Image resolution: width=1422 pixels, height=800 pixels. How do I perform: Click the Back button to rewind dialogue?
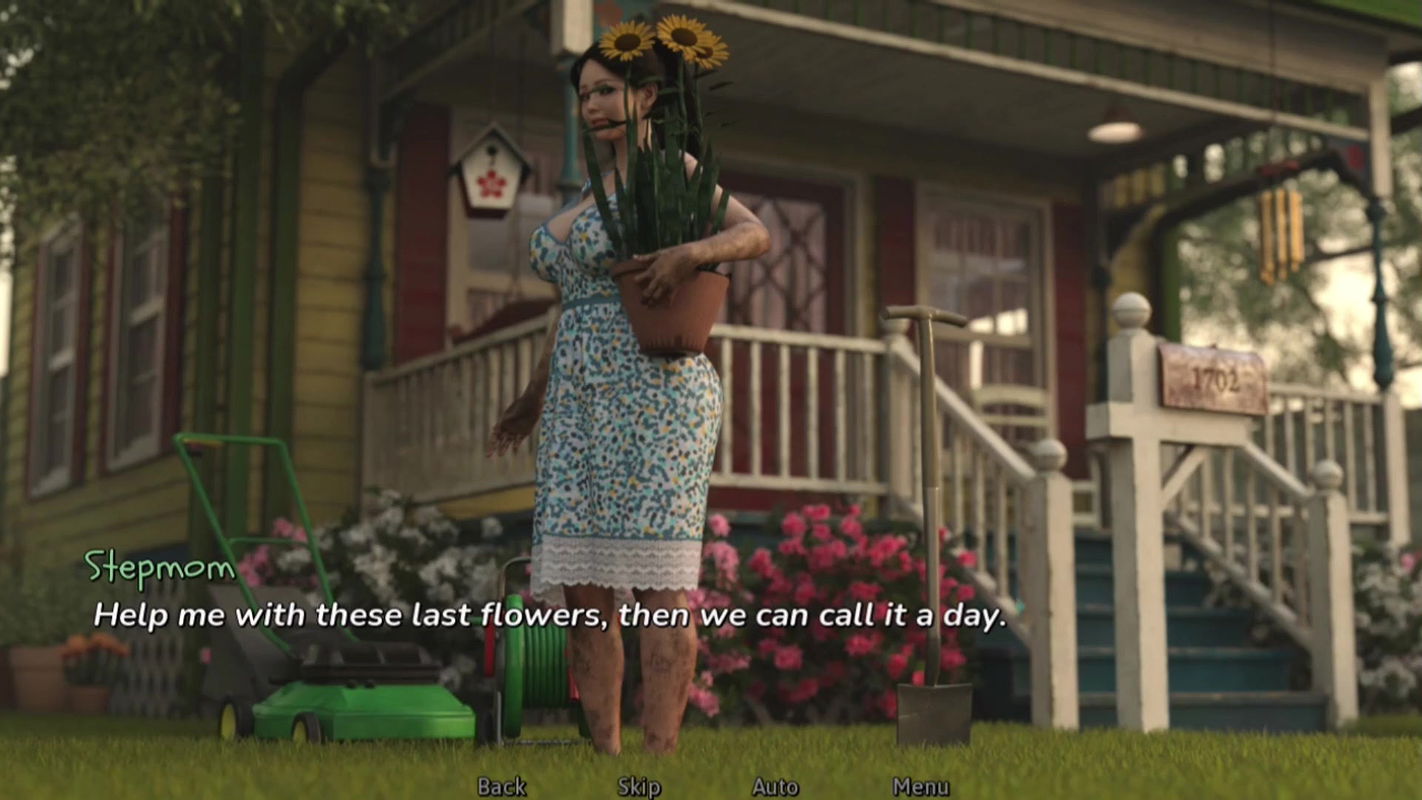coord(503,787)
